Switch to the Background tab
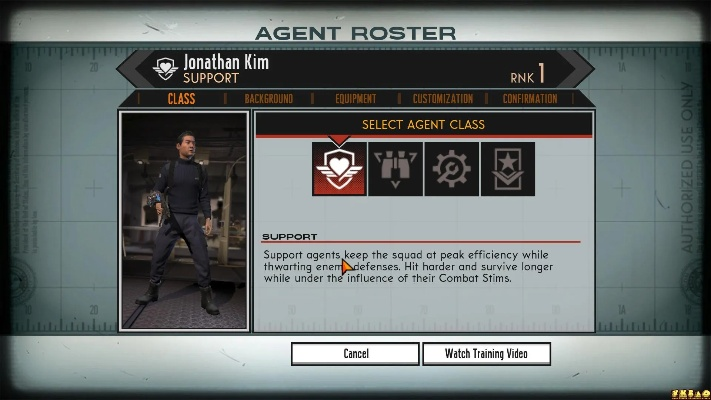The image size is (711, 400). [x=268, y=99]
